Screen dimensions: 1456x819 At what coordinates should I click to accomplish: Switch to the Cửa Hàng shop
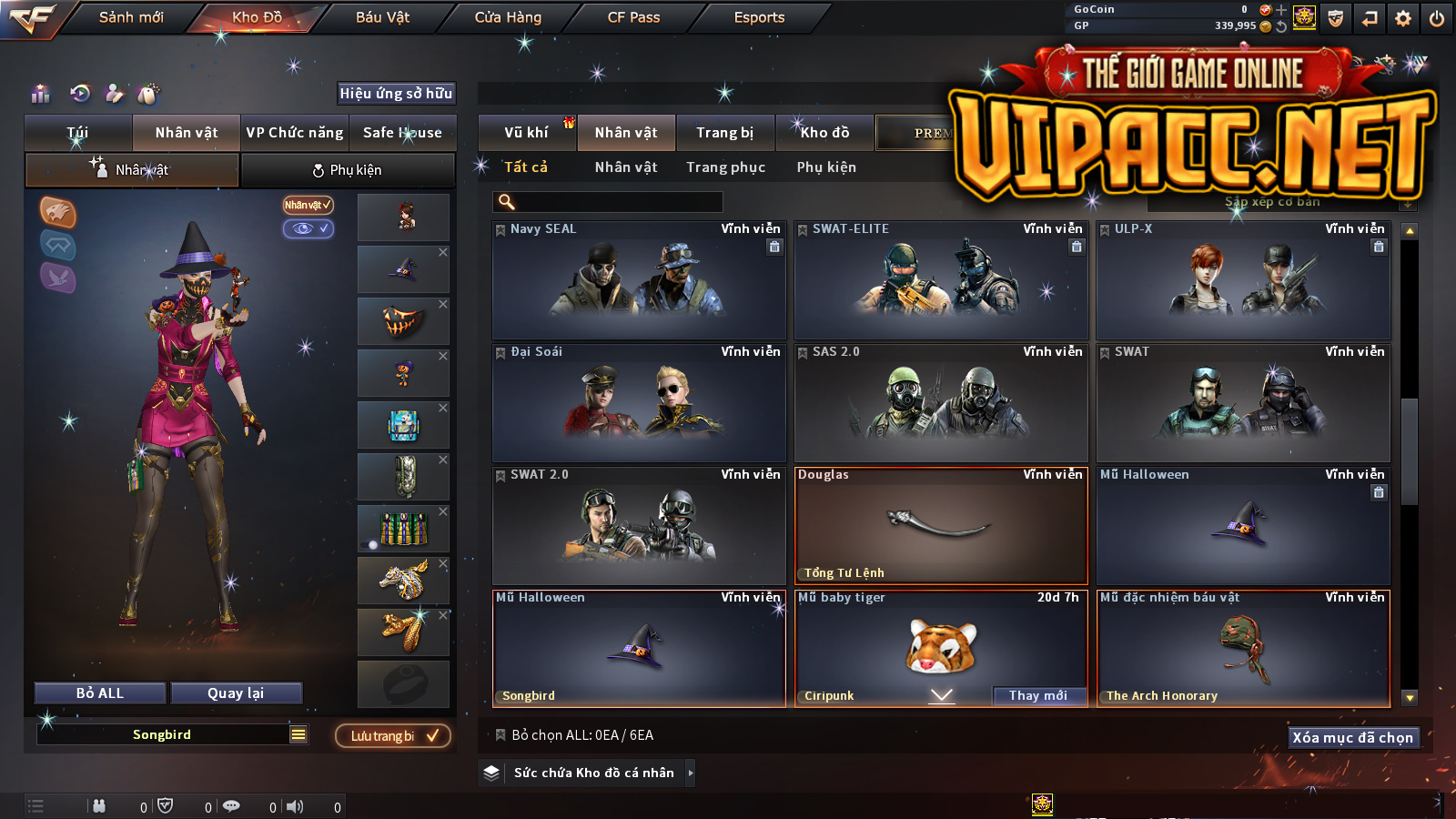click(x=508, y=17)
